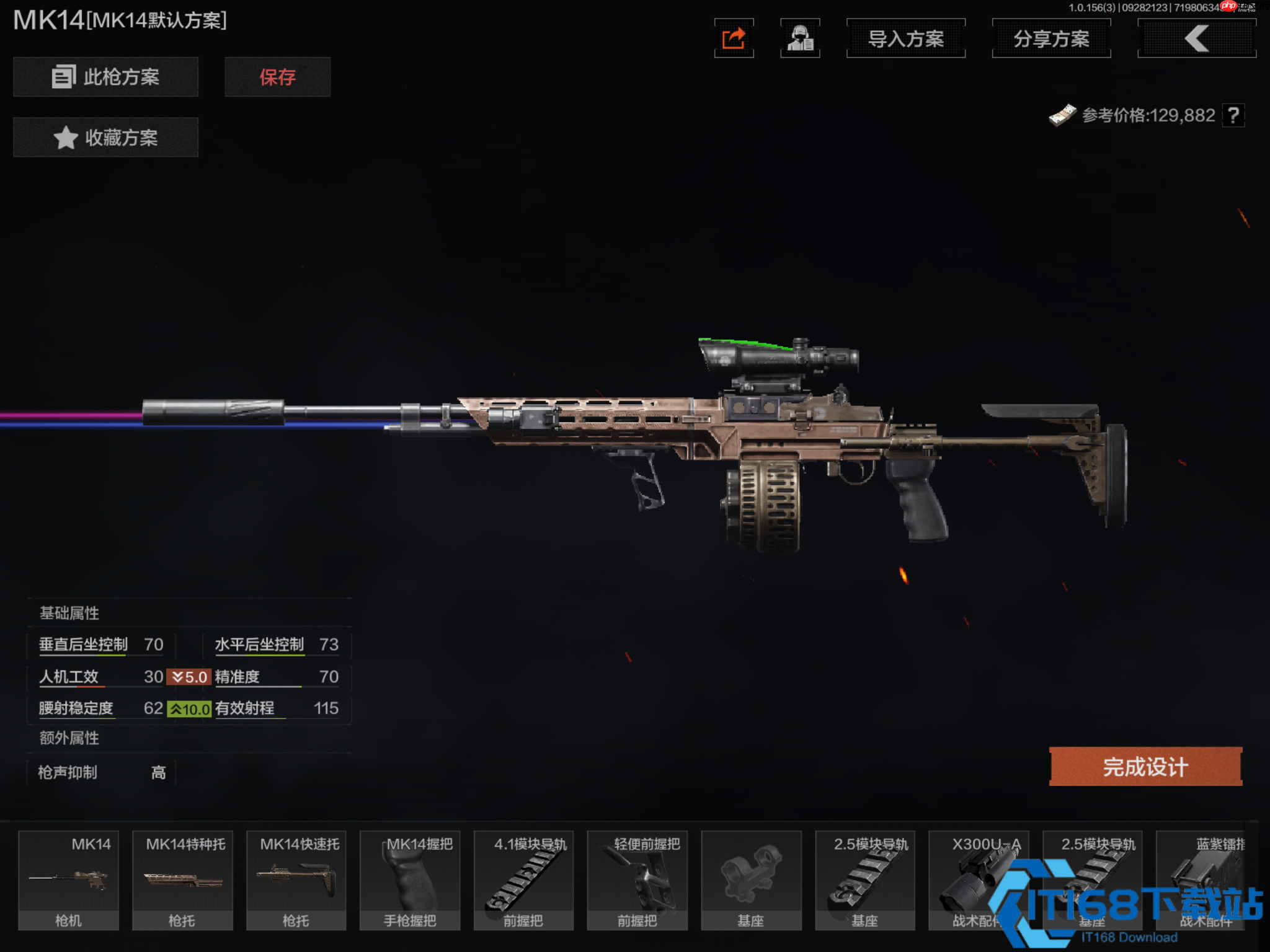Choose the MK14特种托 stock attachment
Viewport: 1270px width, 952px height.
183,880
